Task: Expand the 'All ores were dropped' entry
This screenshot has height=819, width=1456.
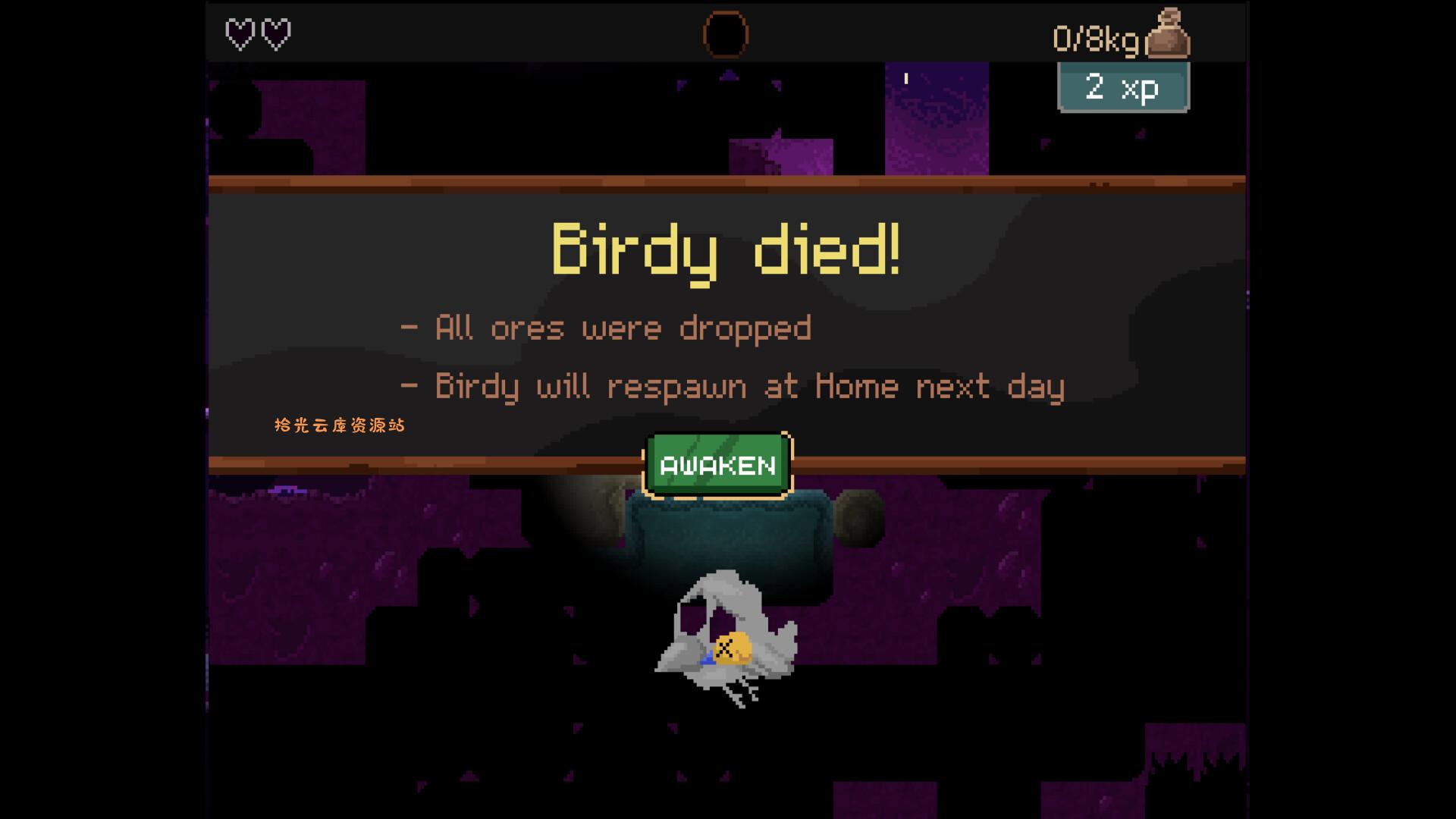Action: coord(607,326)
